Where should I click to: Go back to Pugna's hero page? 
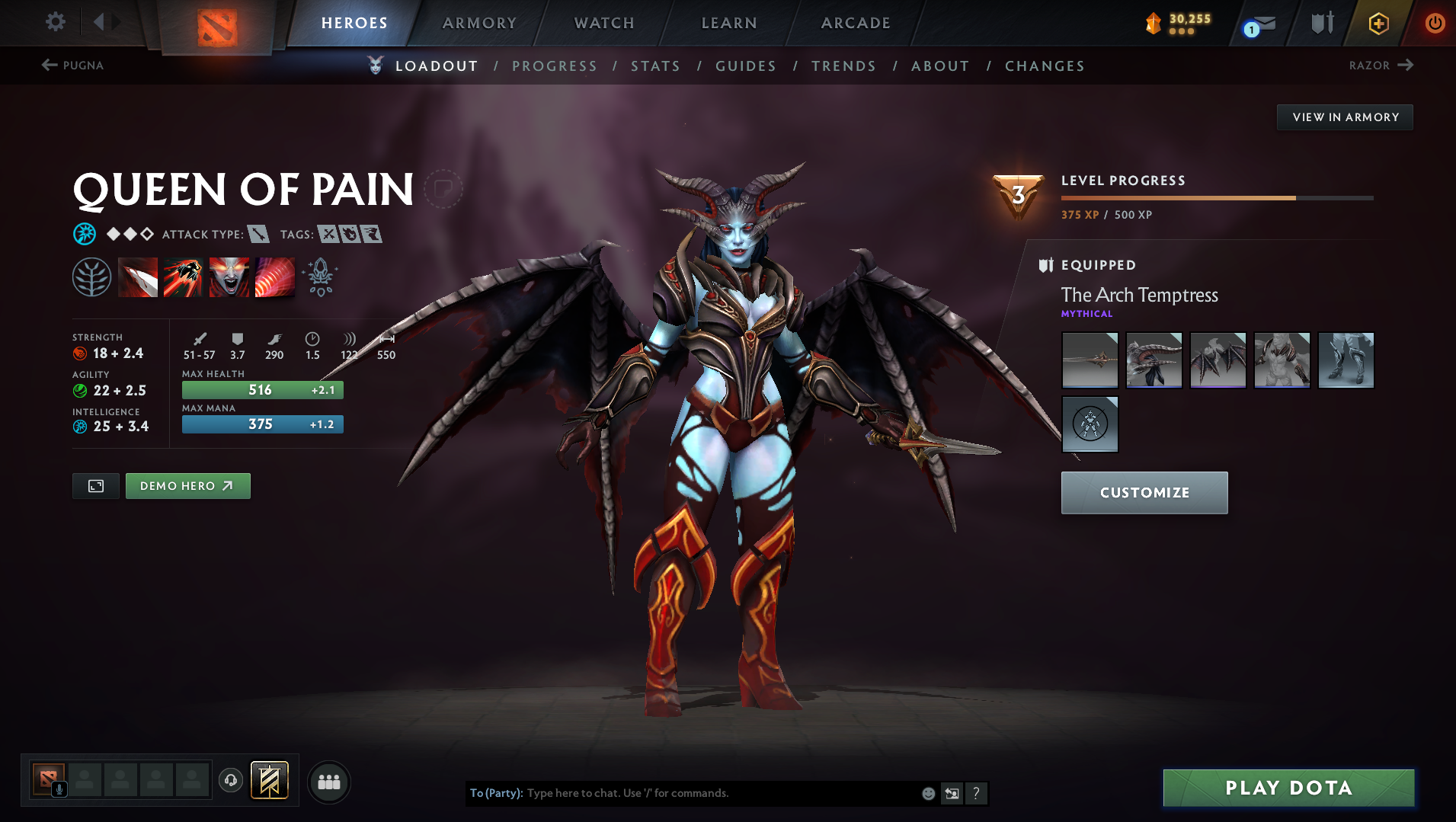point(74,66)
